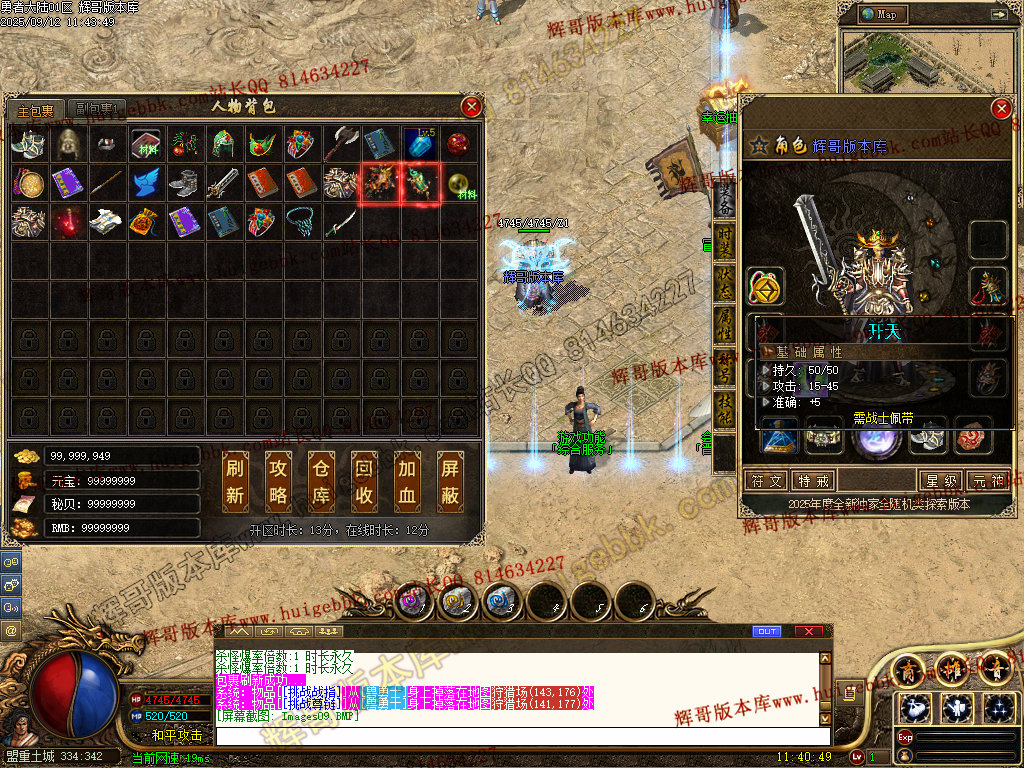This screenshot has height=768, width=1024.
Task: Select the orange money pouch item
Action: [x=145, y=222]
